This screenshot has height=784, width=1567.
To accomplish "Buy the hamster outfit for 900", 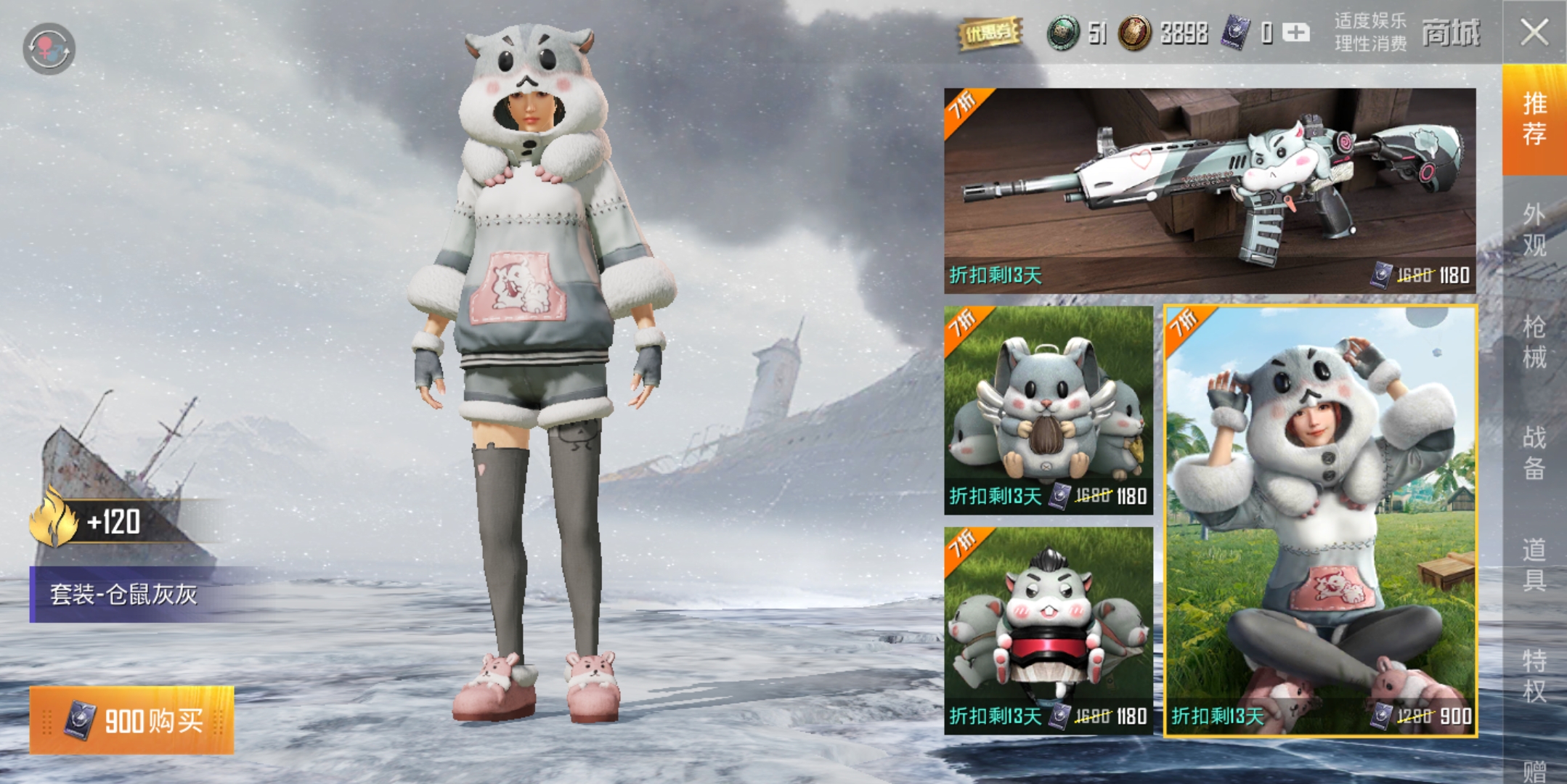I will [132, 720].
